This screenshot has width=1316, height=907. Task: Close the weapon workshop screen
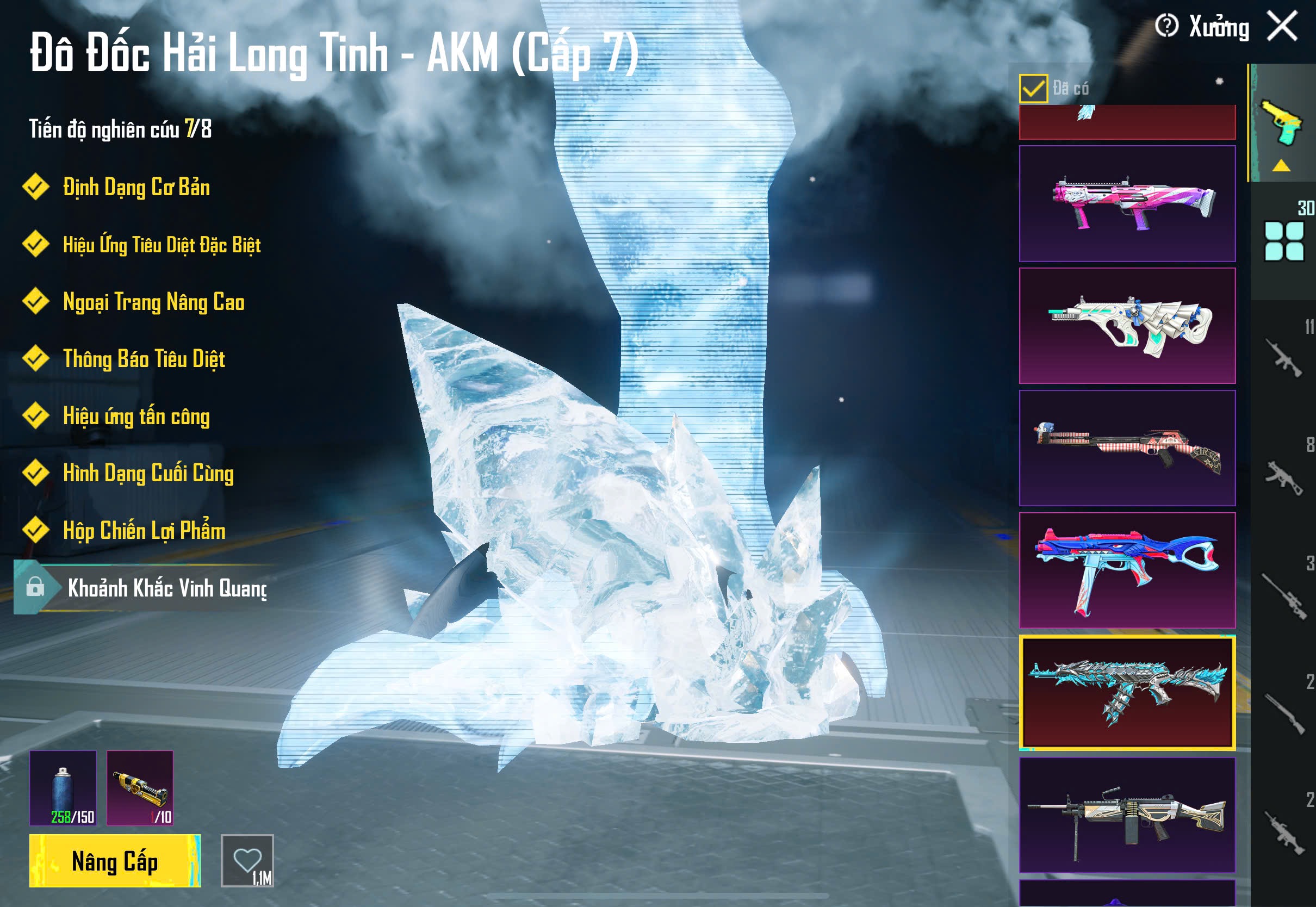(x=1282, y=26)
